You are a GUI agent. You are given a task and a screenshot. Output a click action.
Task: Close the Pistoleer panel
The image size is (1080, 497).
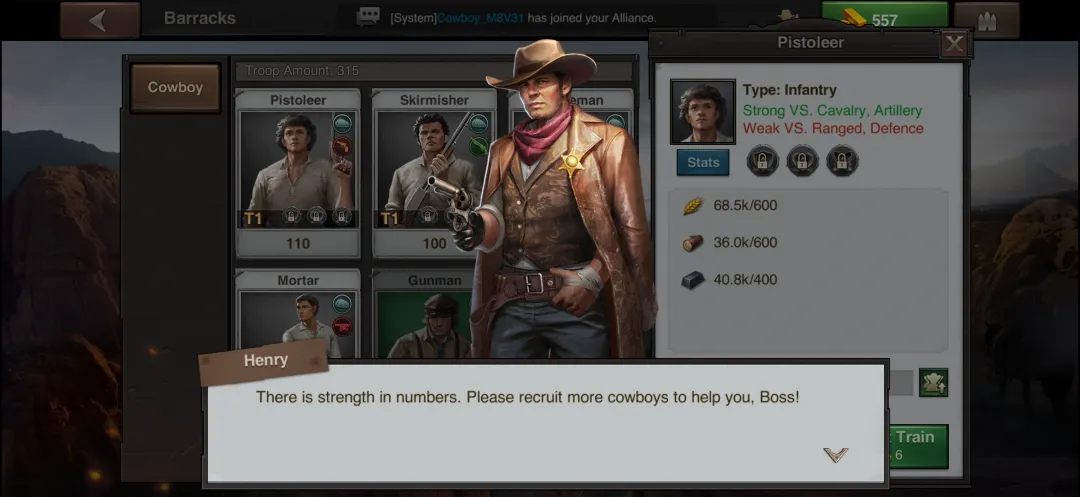coord(954,44)
